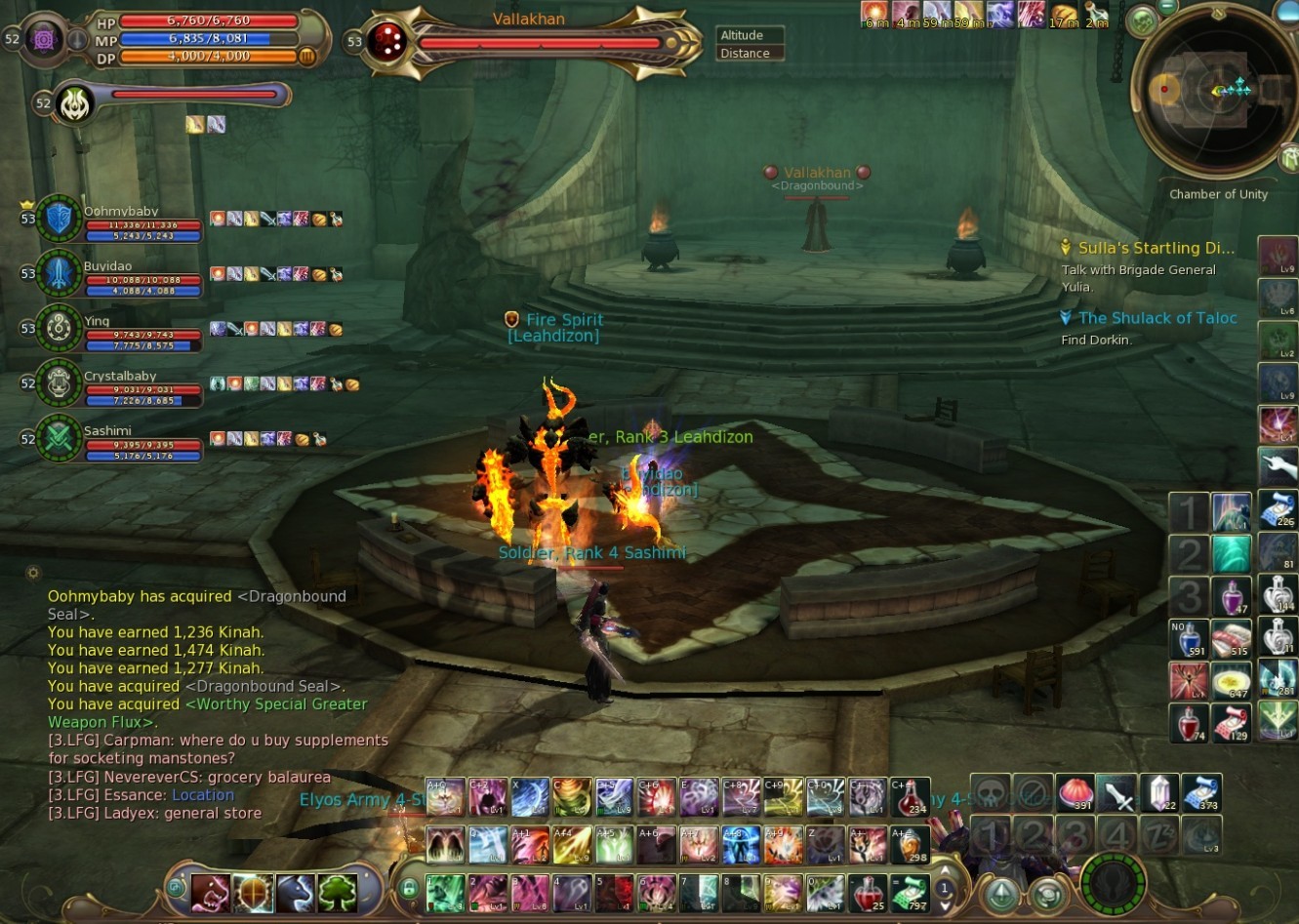This screenshot has width=1299, height=924.
Task: Use the blue mana potion with 591 count
Action: click(1189, 638)
